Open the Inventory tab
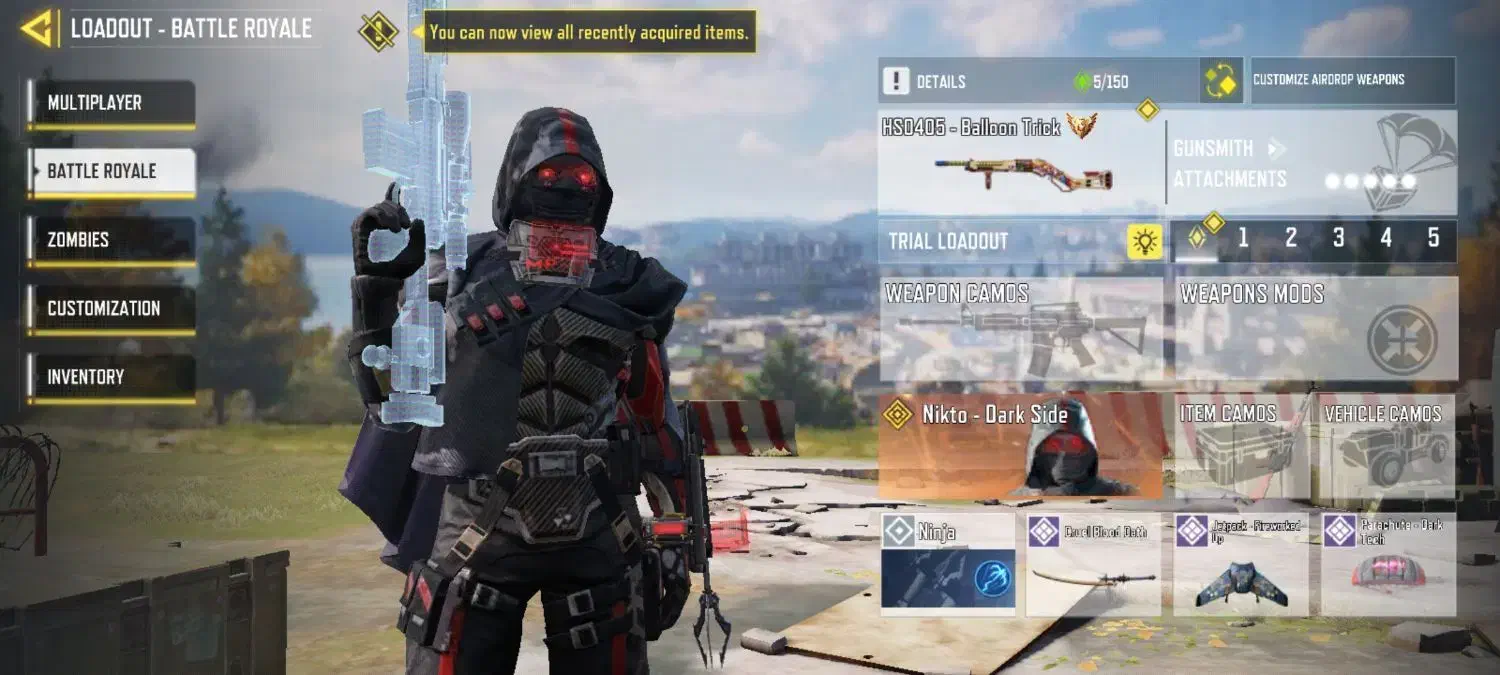 [111, 377]
